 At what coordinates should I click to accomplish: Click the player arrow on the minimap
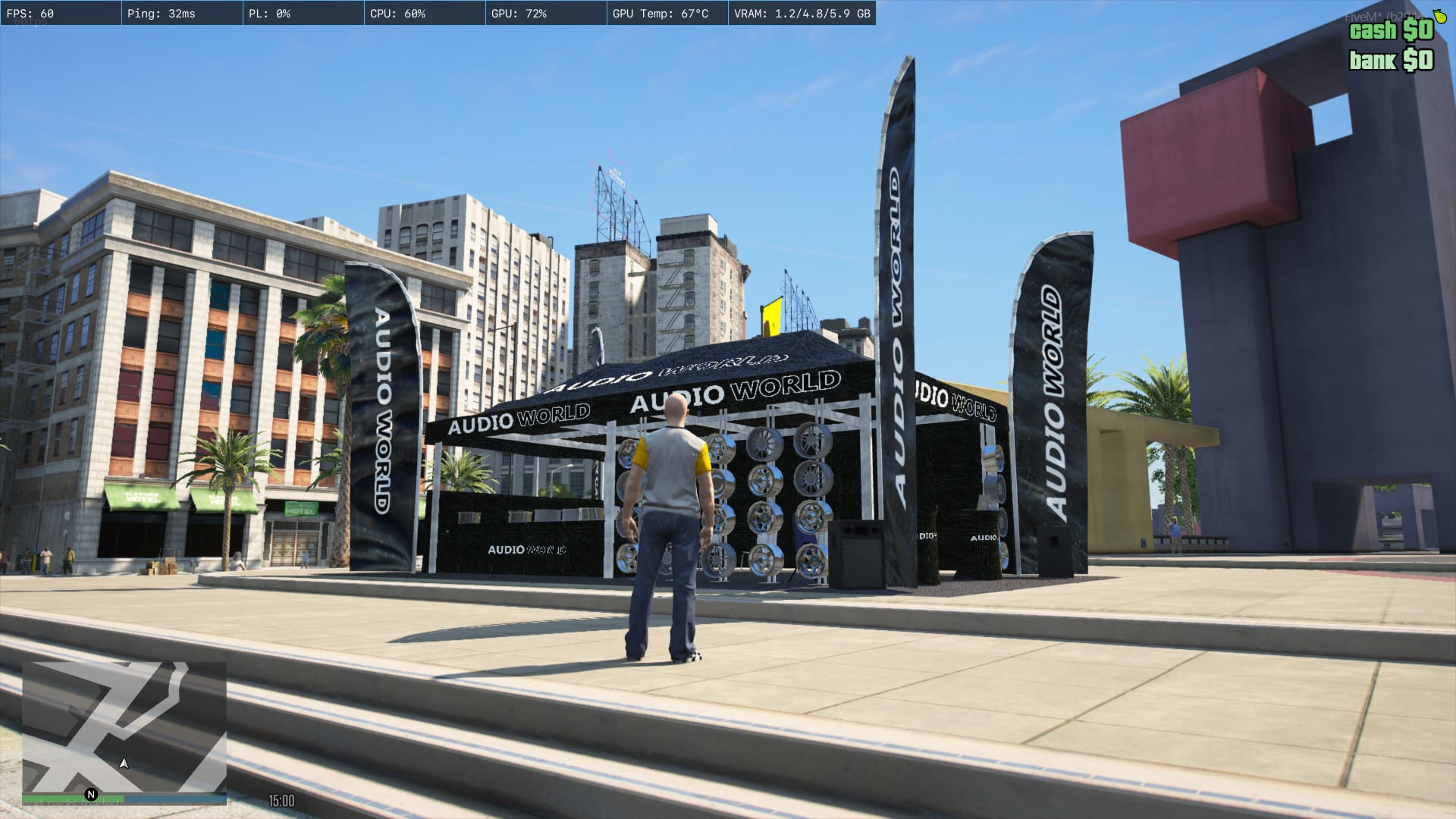pyautogui.click(x=124, y=764)
